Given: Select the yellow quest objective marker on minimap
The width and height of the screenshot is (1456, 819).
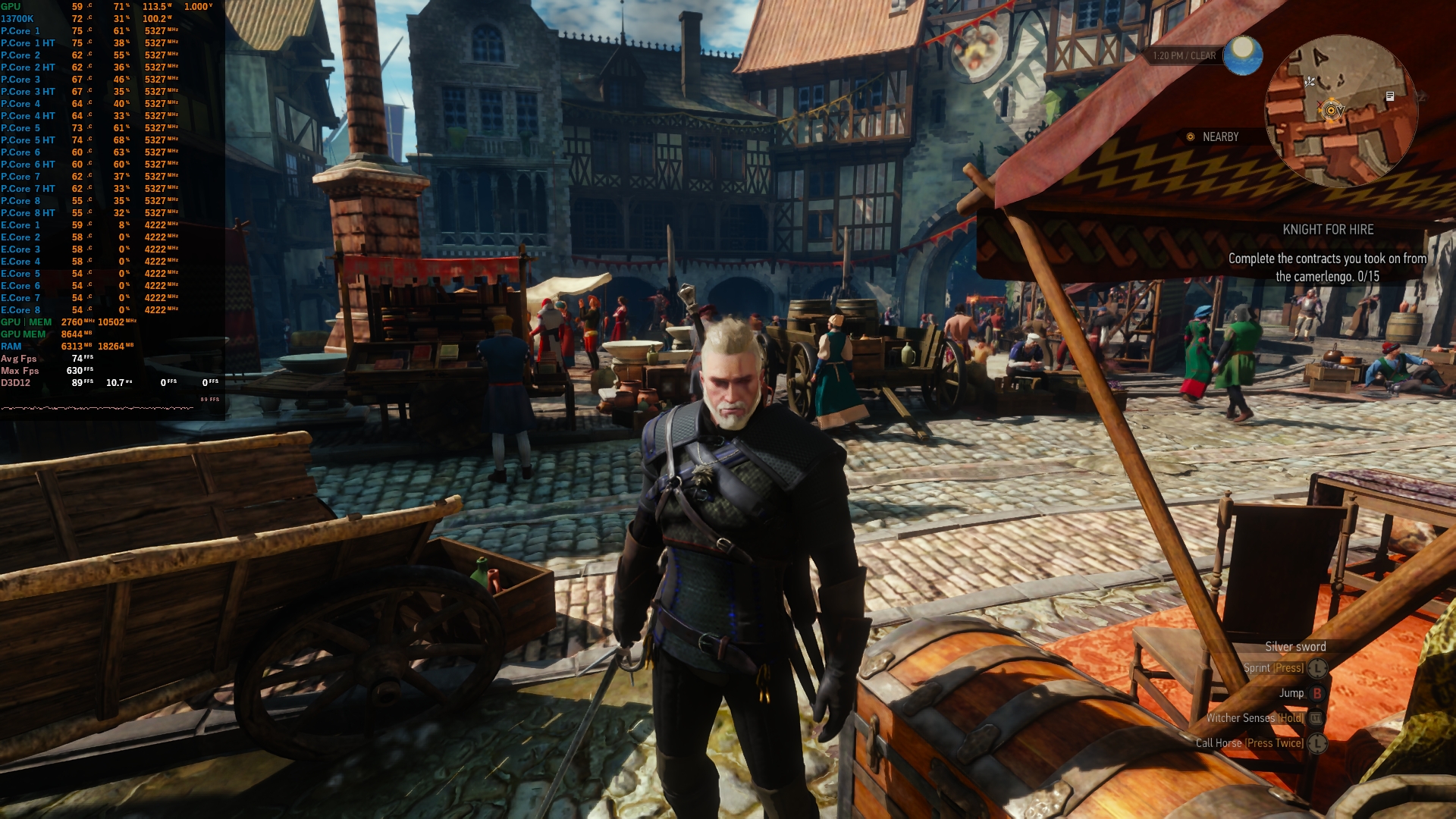Looking at the screenshot, I should point(1331,111).
